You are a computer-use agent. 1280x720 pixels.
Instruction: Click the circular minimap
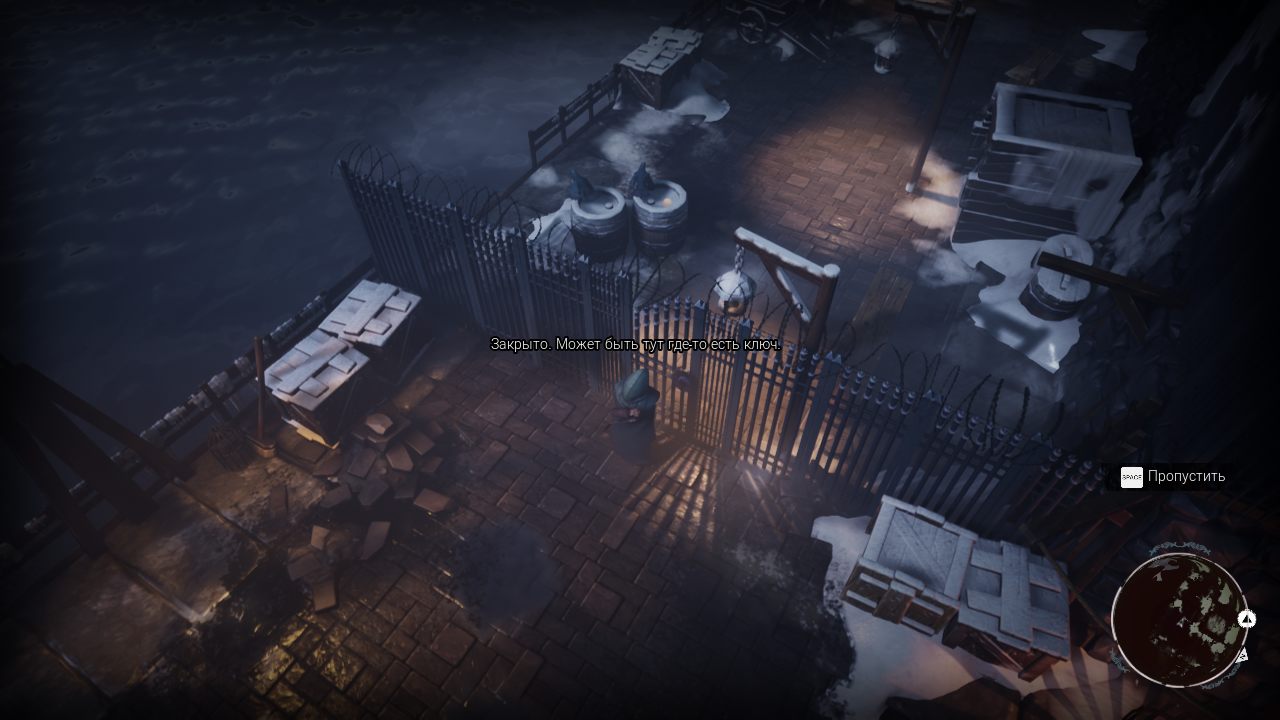1178,619
